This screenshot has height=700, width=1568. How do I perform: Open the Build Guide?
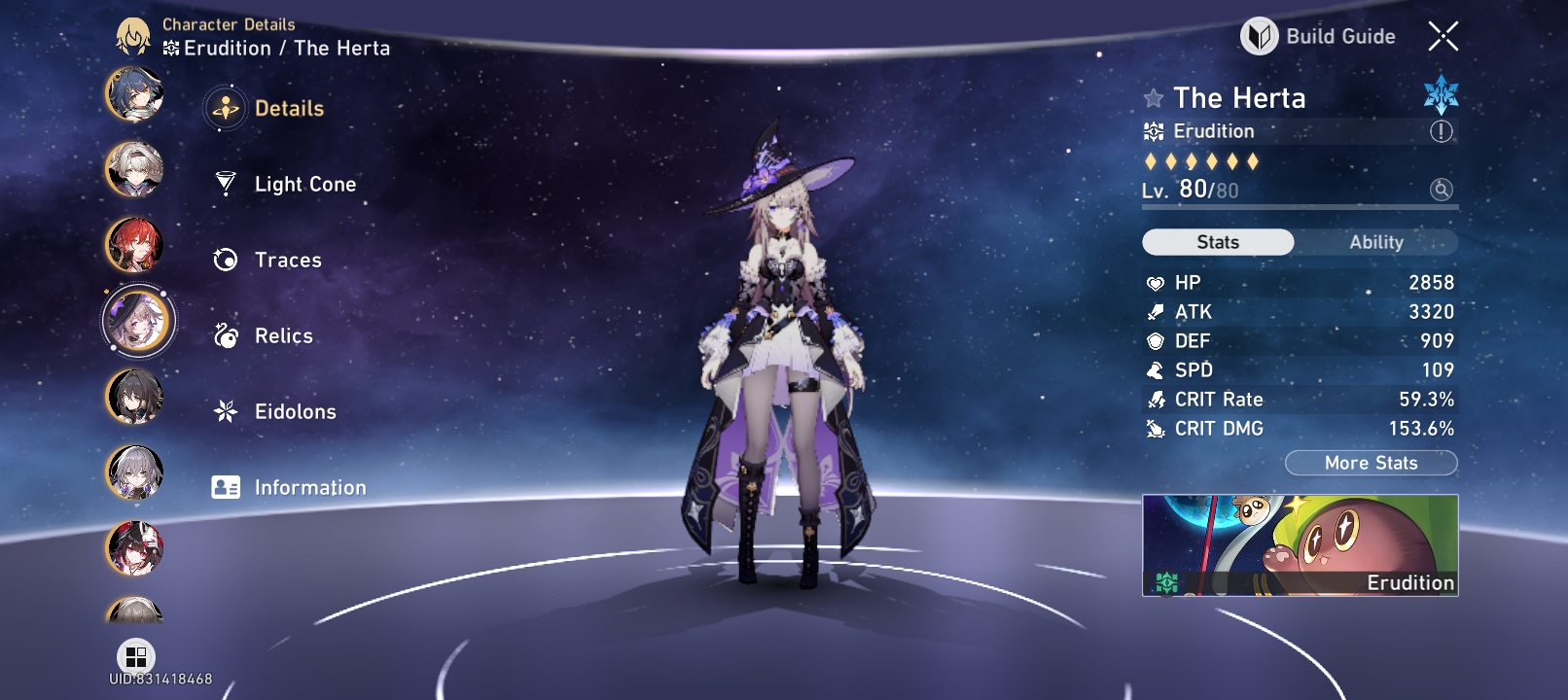[x=1319, y=35]
